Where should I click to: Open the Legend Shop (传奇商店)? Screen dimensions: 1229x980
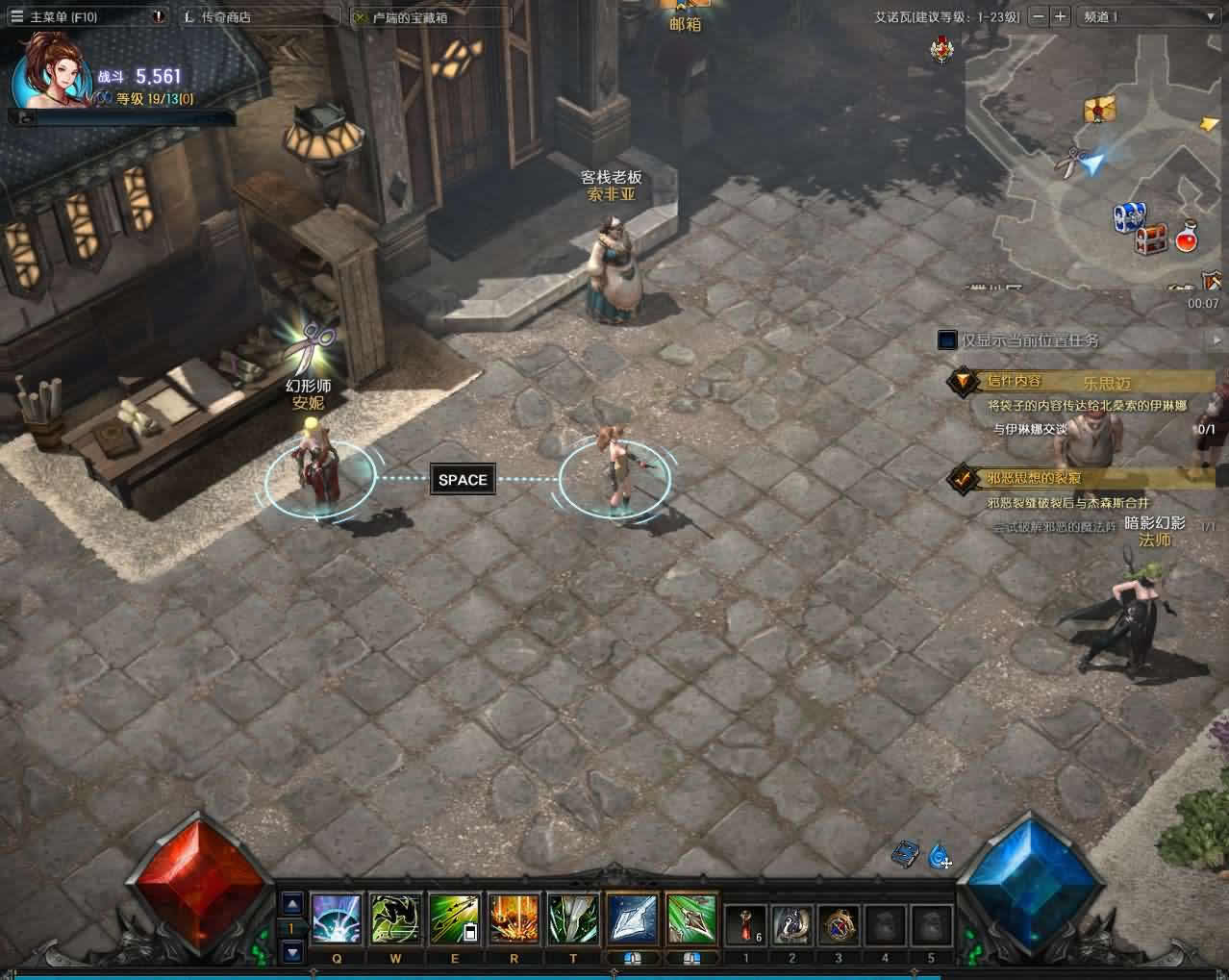point(225,16)
